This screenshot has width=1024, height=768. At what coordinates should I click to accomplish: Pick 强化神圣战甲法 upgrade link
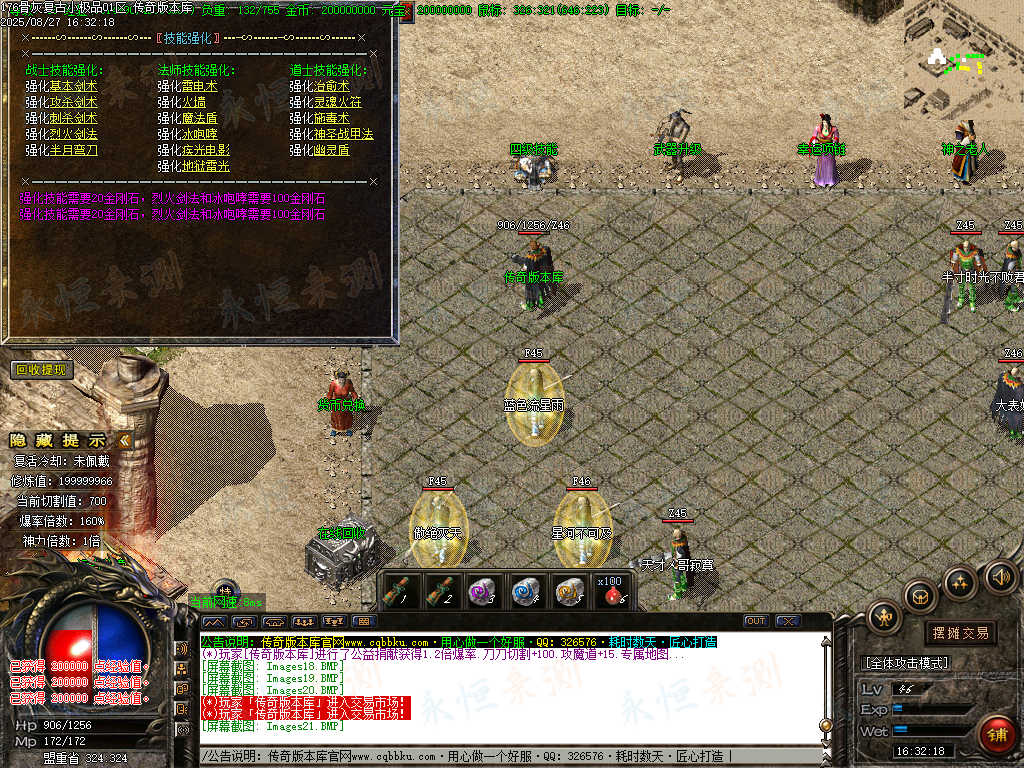point(331,134)
